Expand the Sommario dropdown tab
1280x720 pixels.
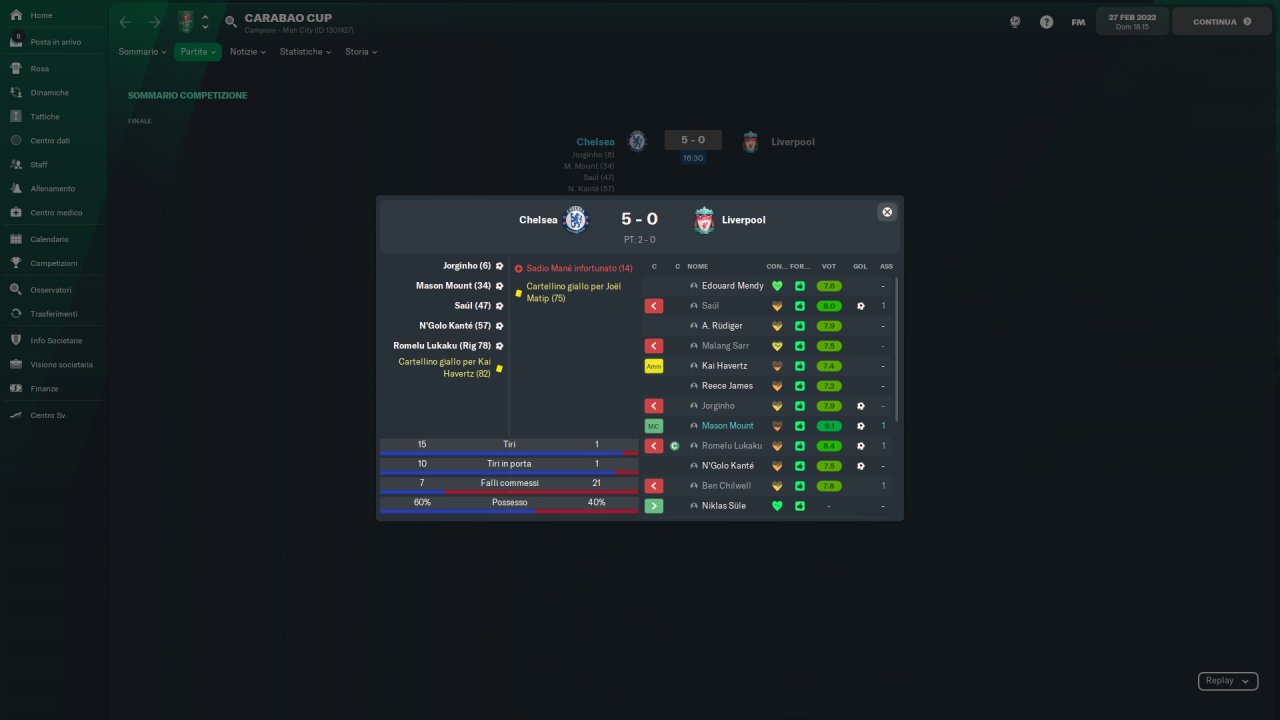pyautogui.click(x=142, y=52)
